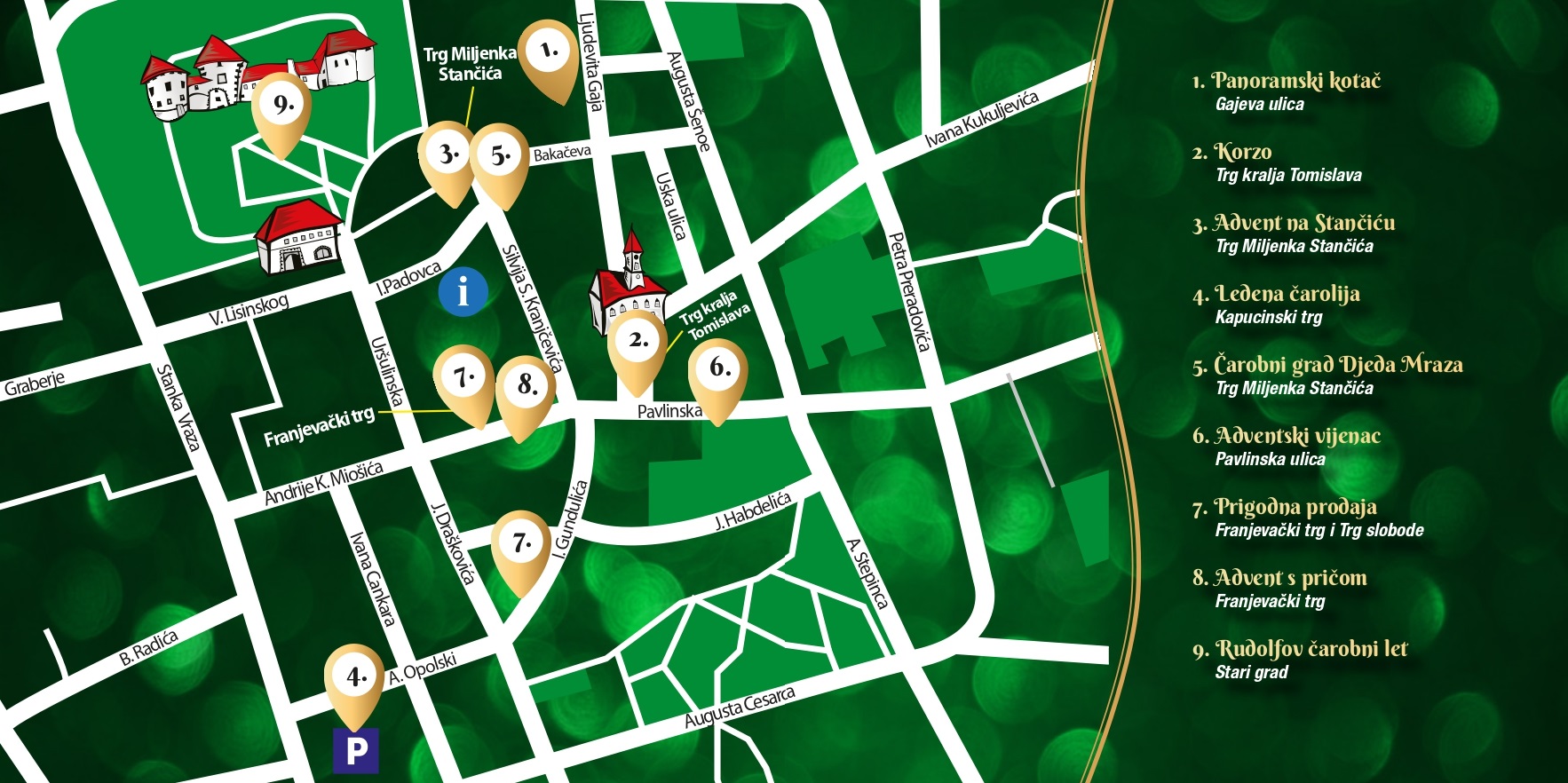This screenshot has width=1568, height=783.
Task: Choose map marker number 3
Action: click(x=448, y=154)
